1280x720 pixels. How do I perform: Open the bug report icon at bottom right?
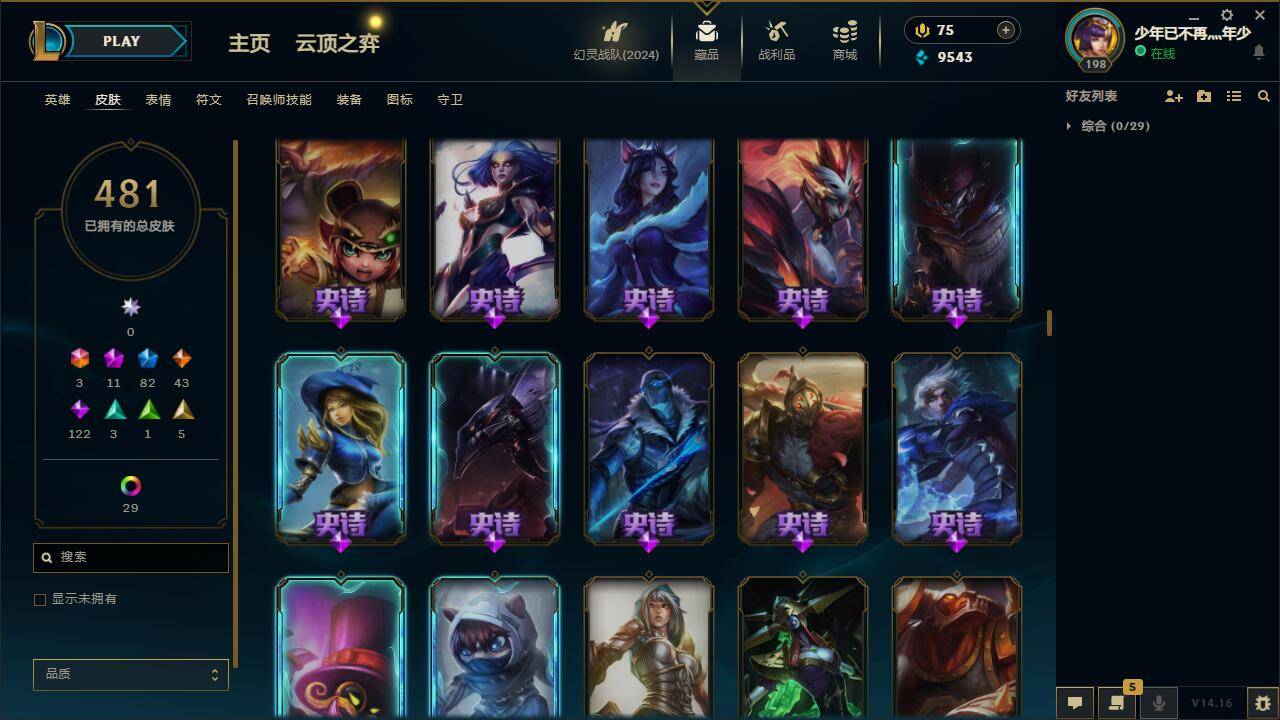(x=1262, y=702)
